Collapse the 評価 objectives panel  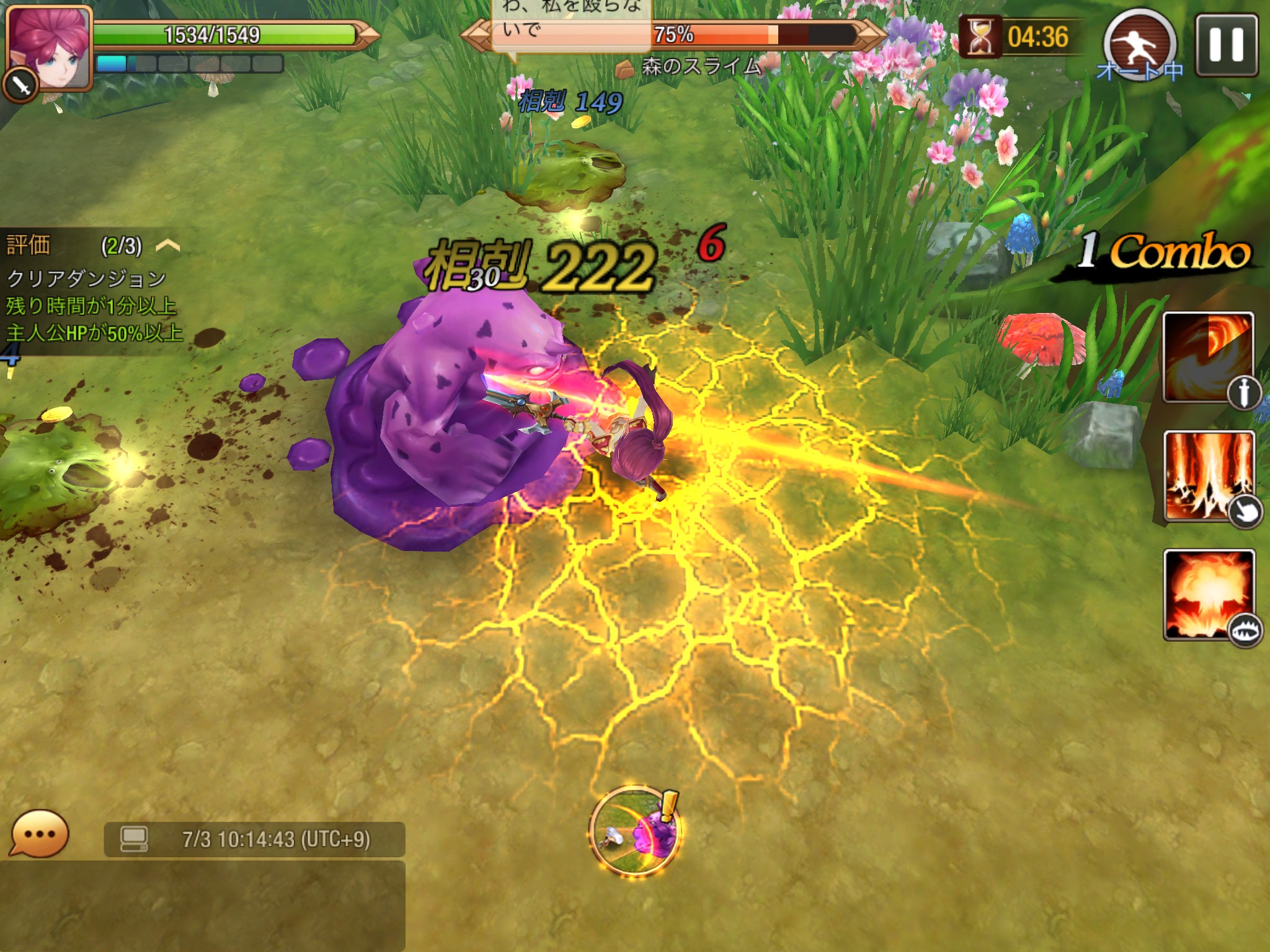coord(167,246)
